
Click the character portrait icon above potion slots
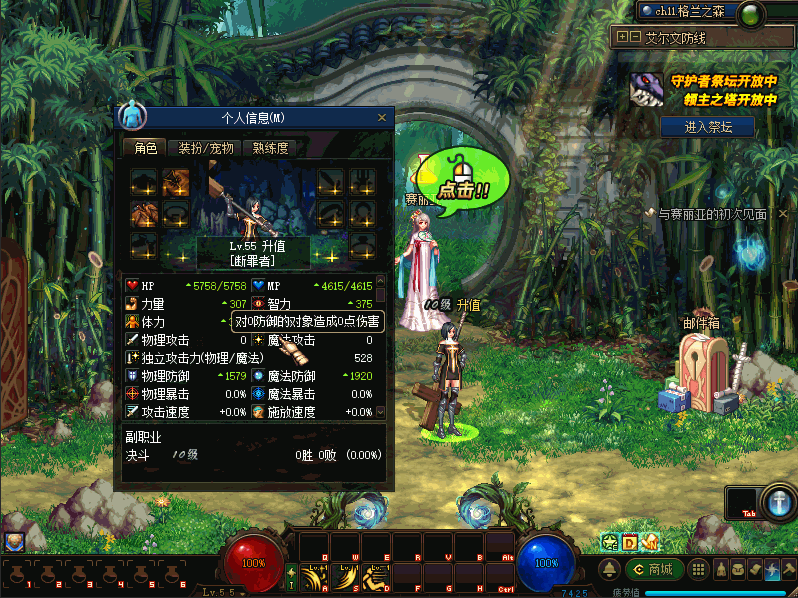(x=14, y=542)
